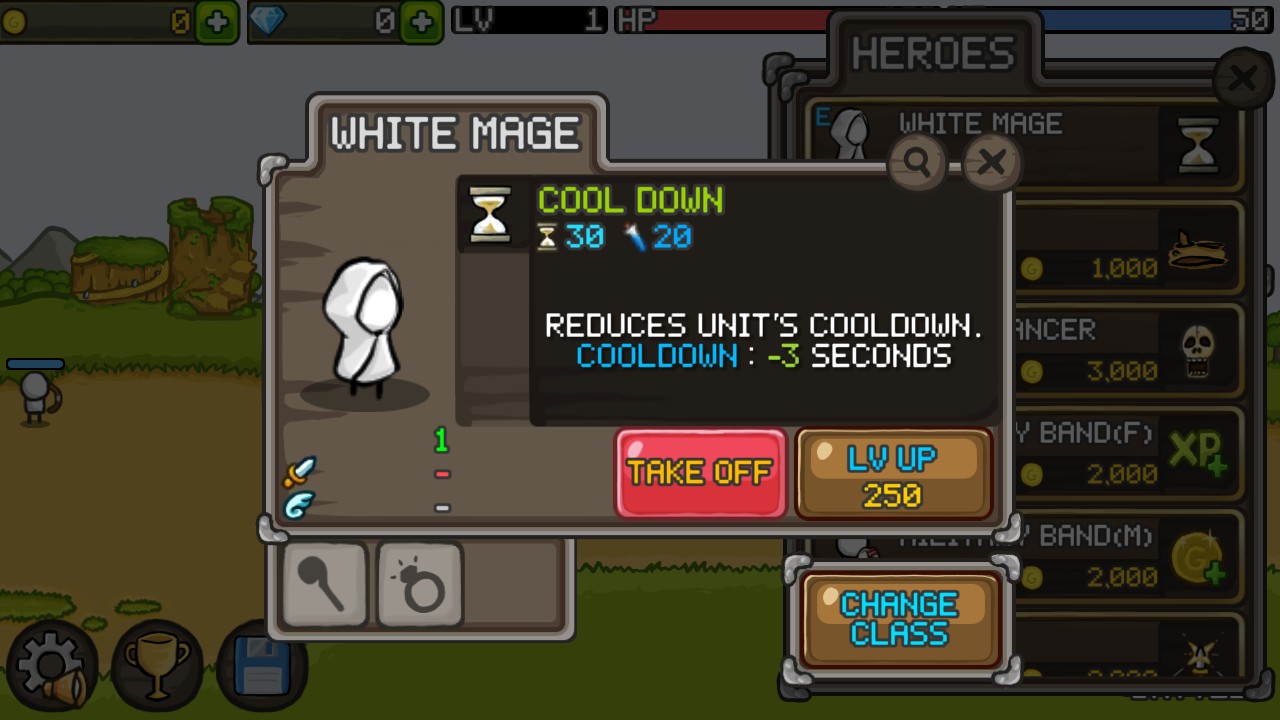1280x720 pixels.
Task: Close the White Mage detail popup
Action: [991, 162]
